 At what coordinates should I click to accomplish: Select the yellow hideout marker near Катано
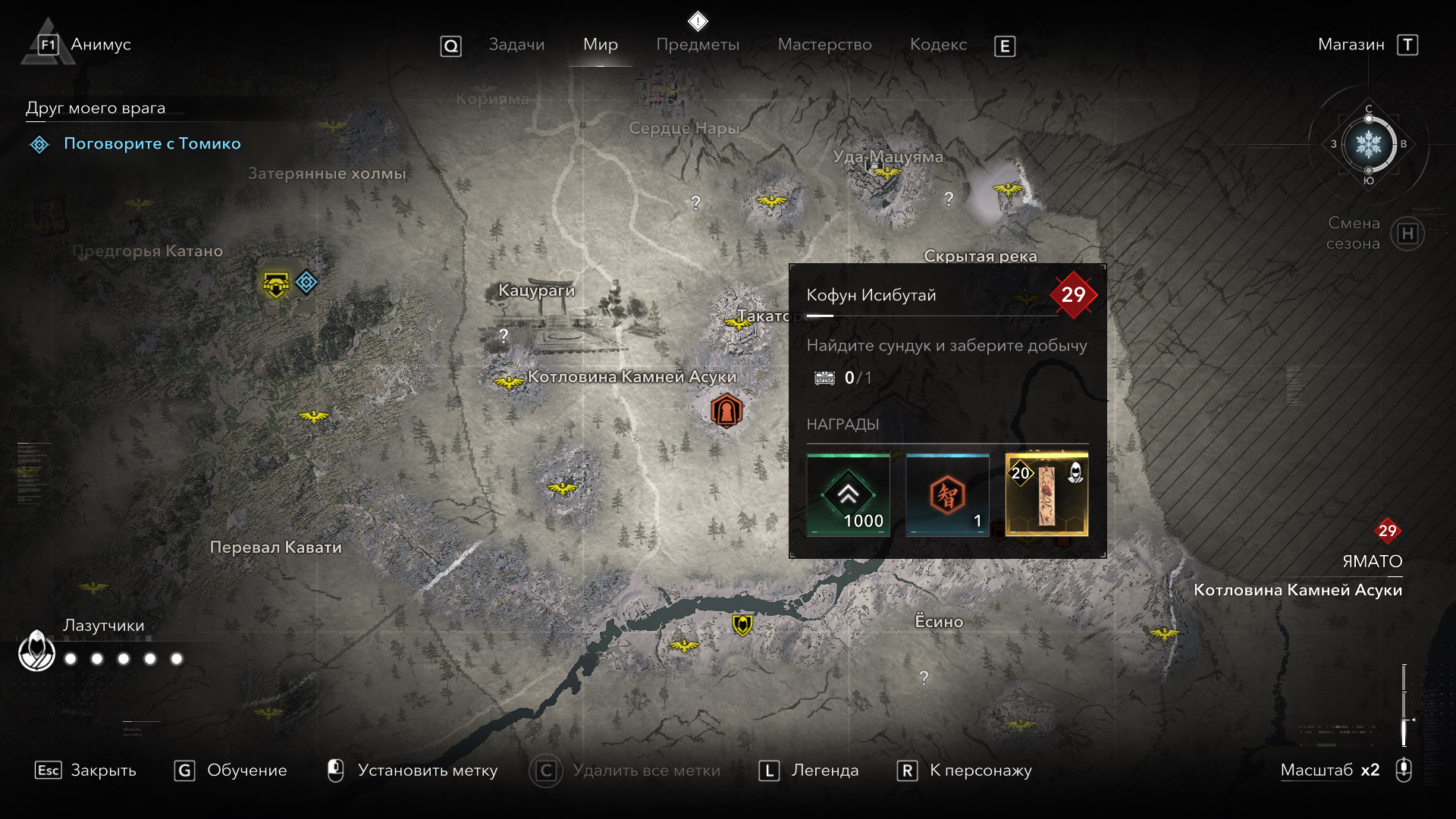[x=275, y=284]
